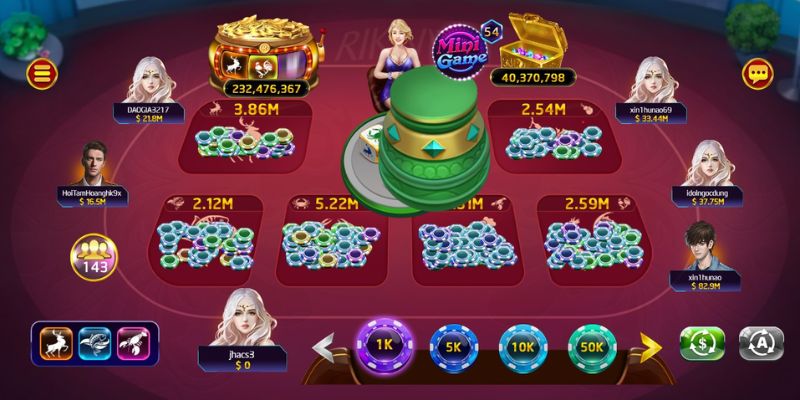Choose the 10K betting chip
The image size is (800, 400).
click(523, 347)
